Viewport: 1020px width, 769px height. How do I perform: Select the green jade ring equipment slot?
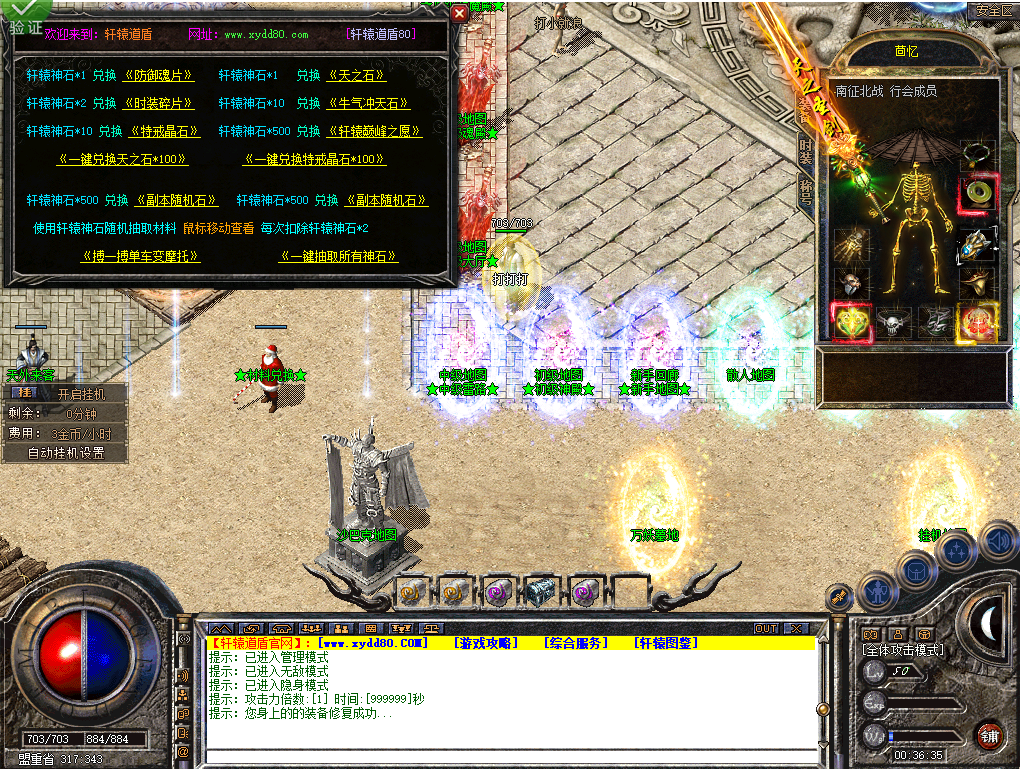tap(975, 192)
